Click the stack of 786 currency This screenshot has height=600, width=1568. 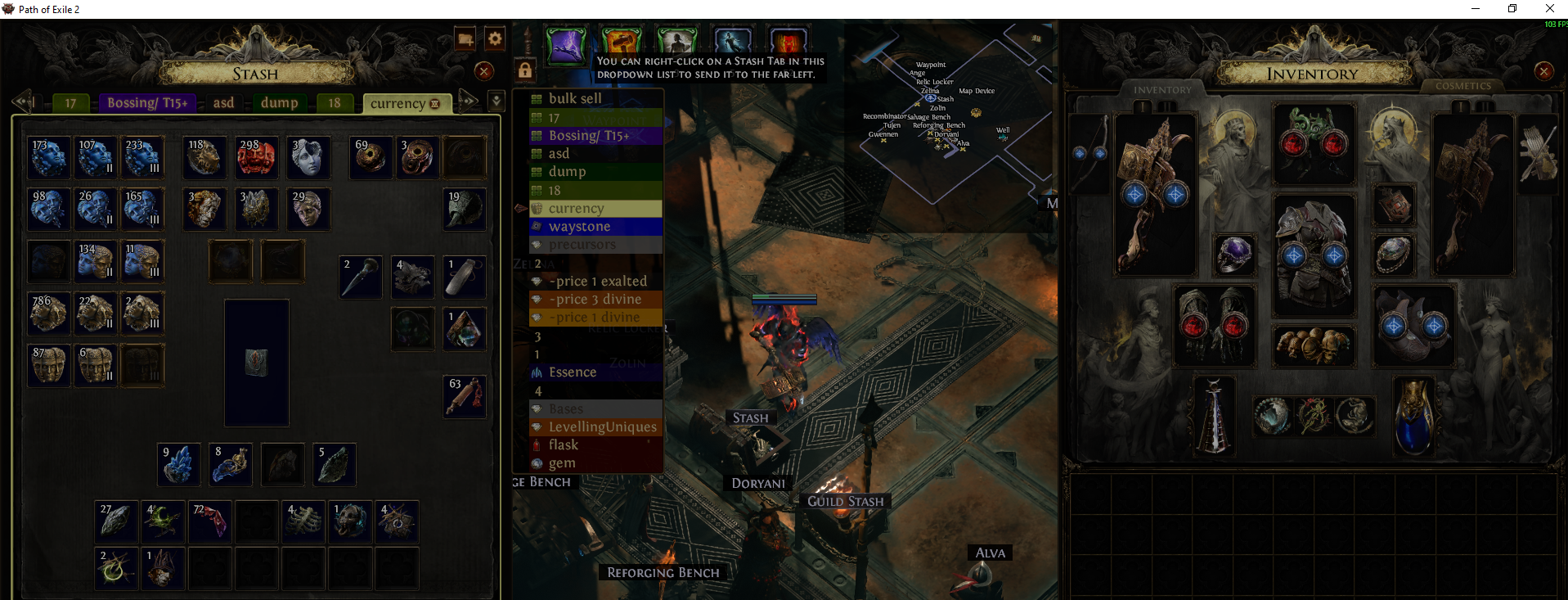[48, 313]
